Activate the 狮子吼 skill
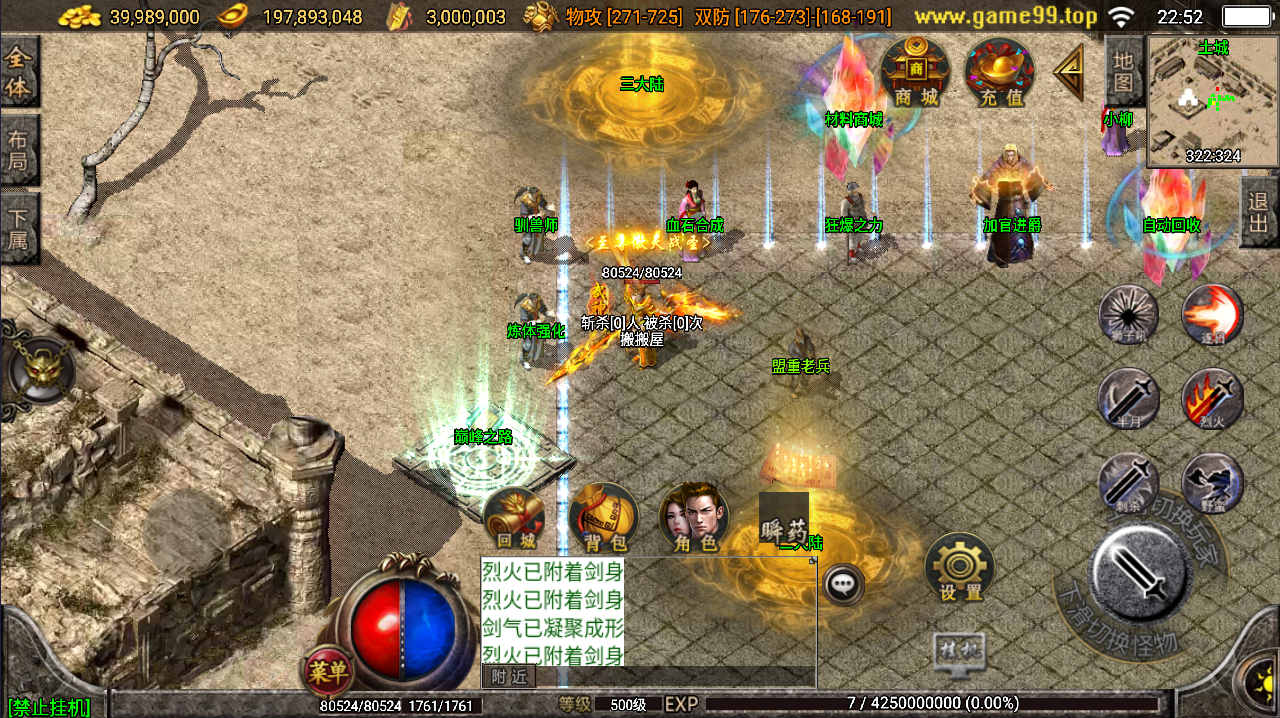1280x718 pixels. click(1129, 316)
